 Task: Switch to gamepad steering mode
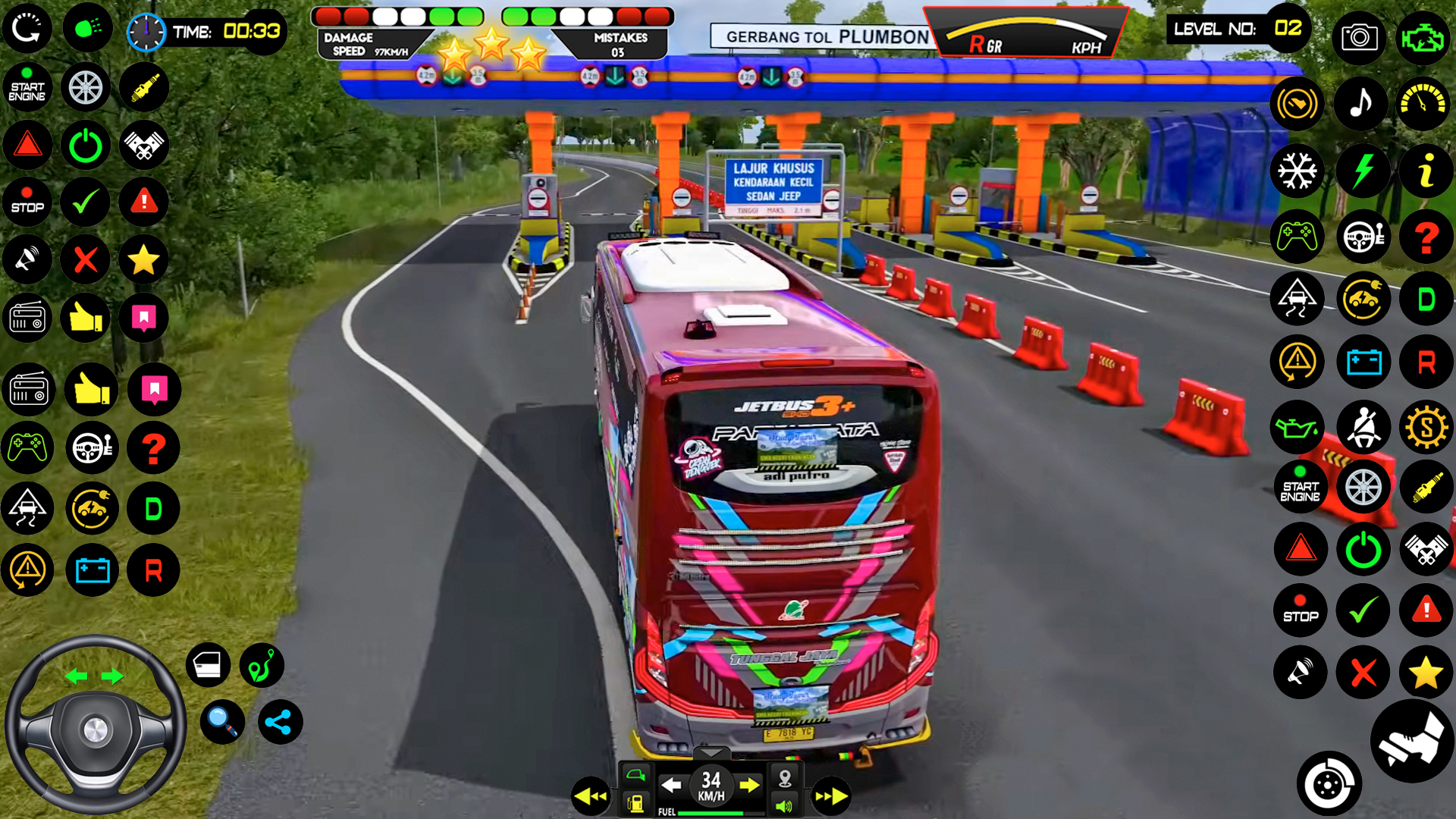pyautogui.click(x=1298, y=237)
